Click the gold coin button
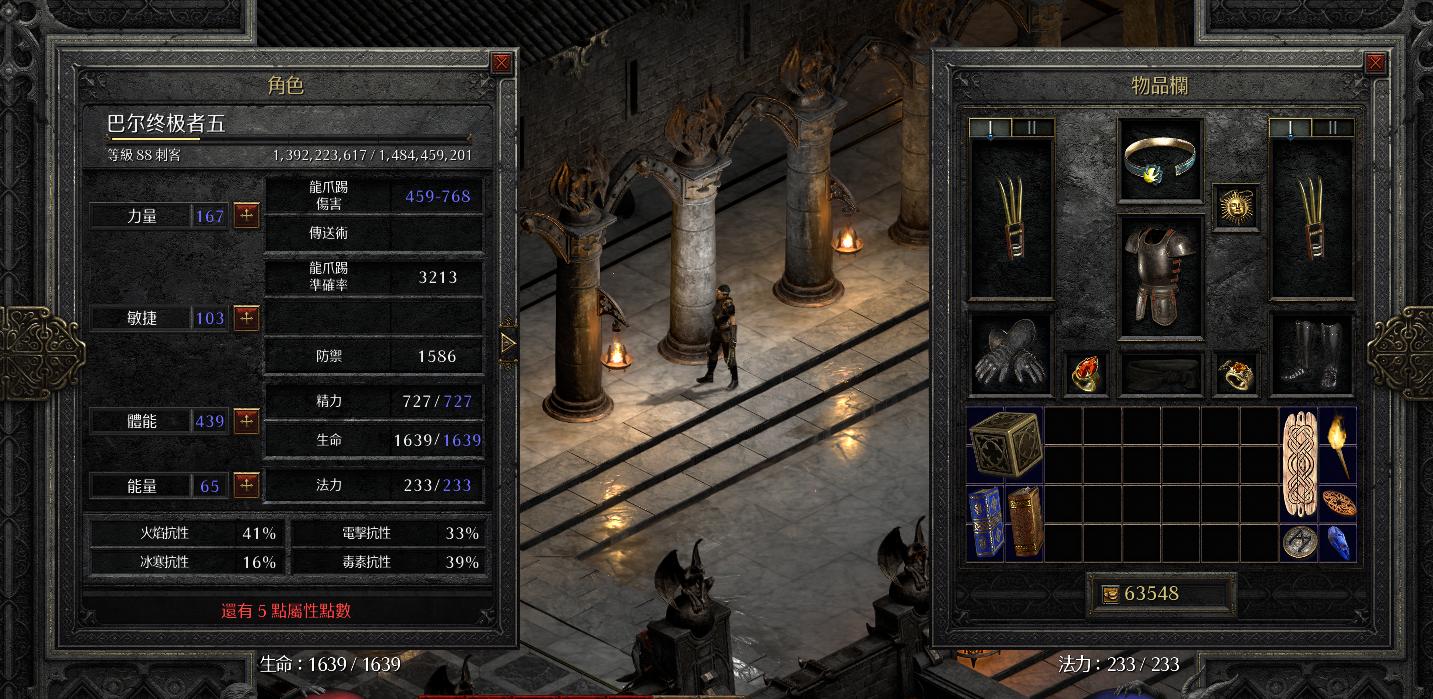Viewport: 1433px width, 699px height. (1109, 594)
